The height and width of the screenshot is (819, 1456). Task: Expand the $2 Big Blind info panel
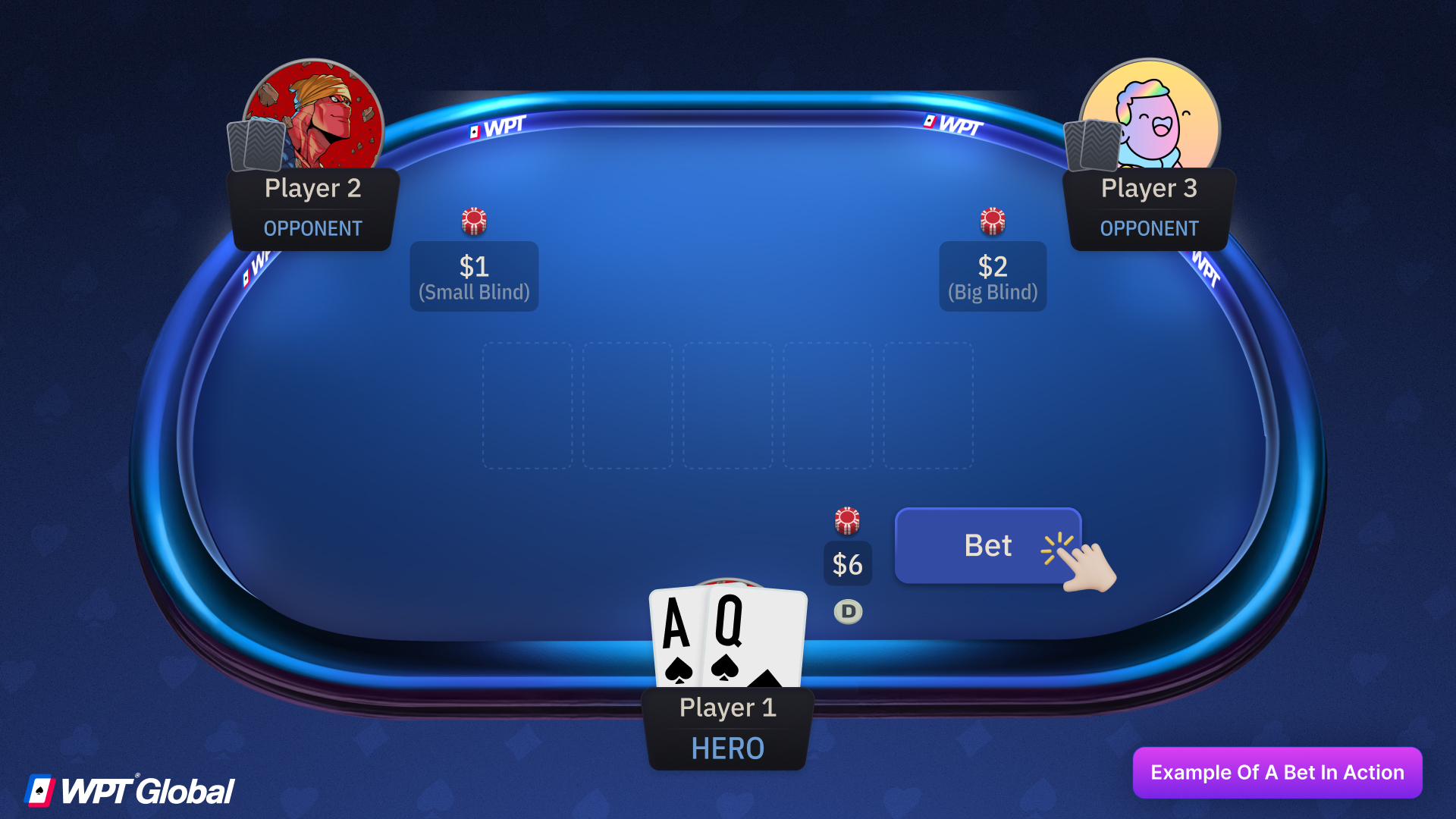pos(992,276)
